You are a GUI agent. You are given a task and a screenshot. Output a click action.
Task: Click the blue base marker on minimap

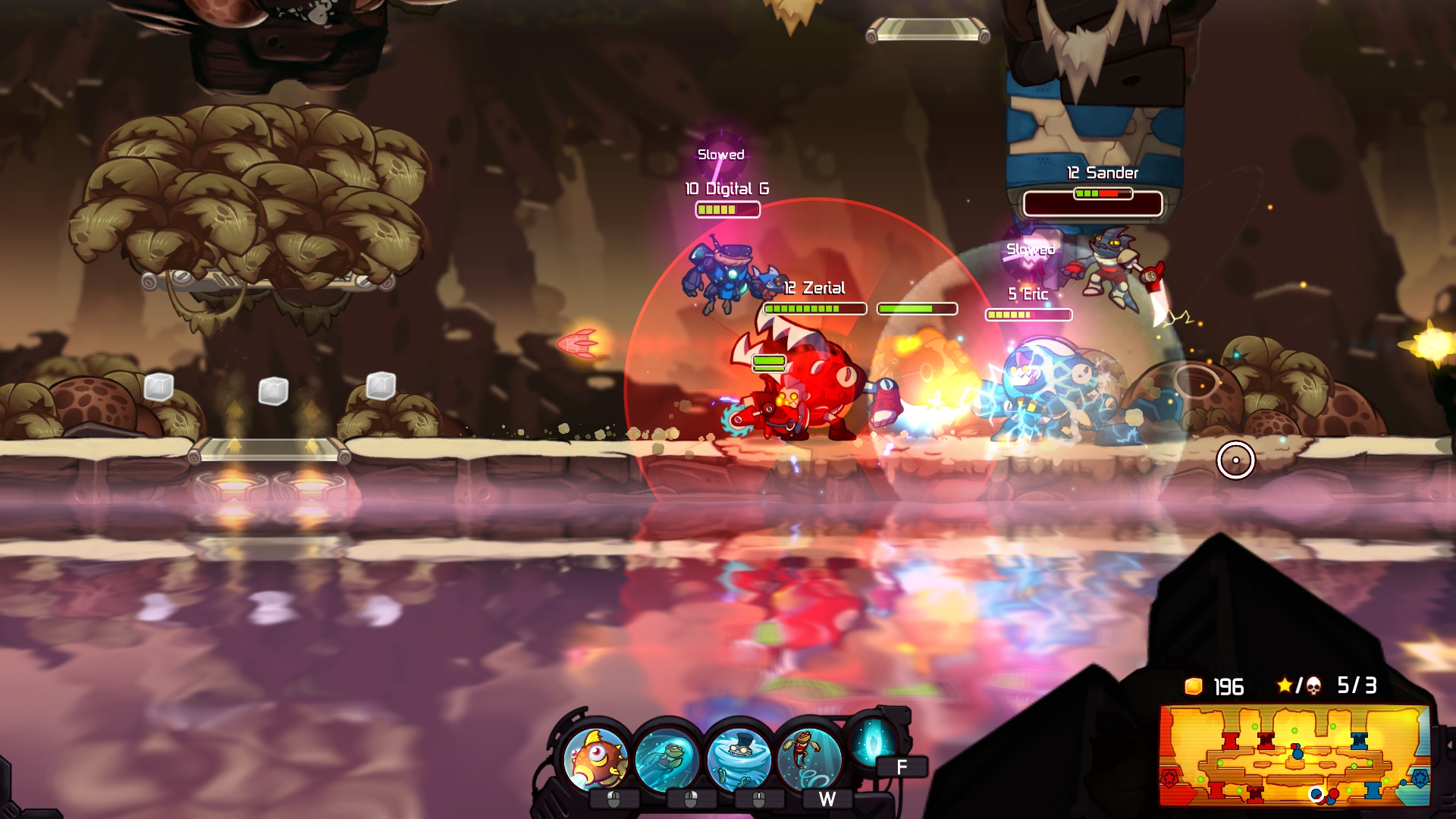[x=1420, y=778]
